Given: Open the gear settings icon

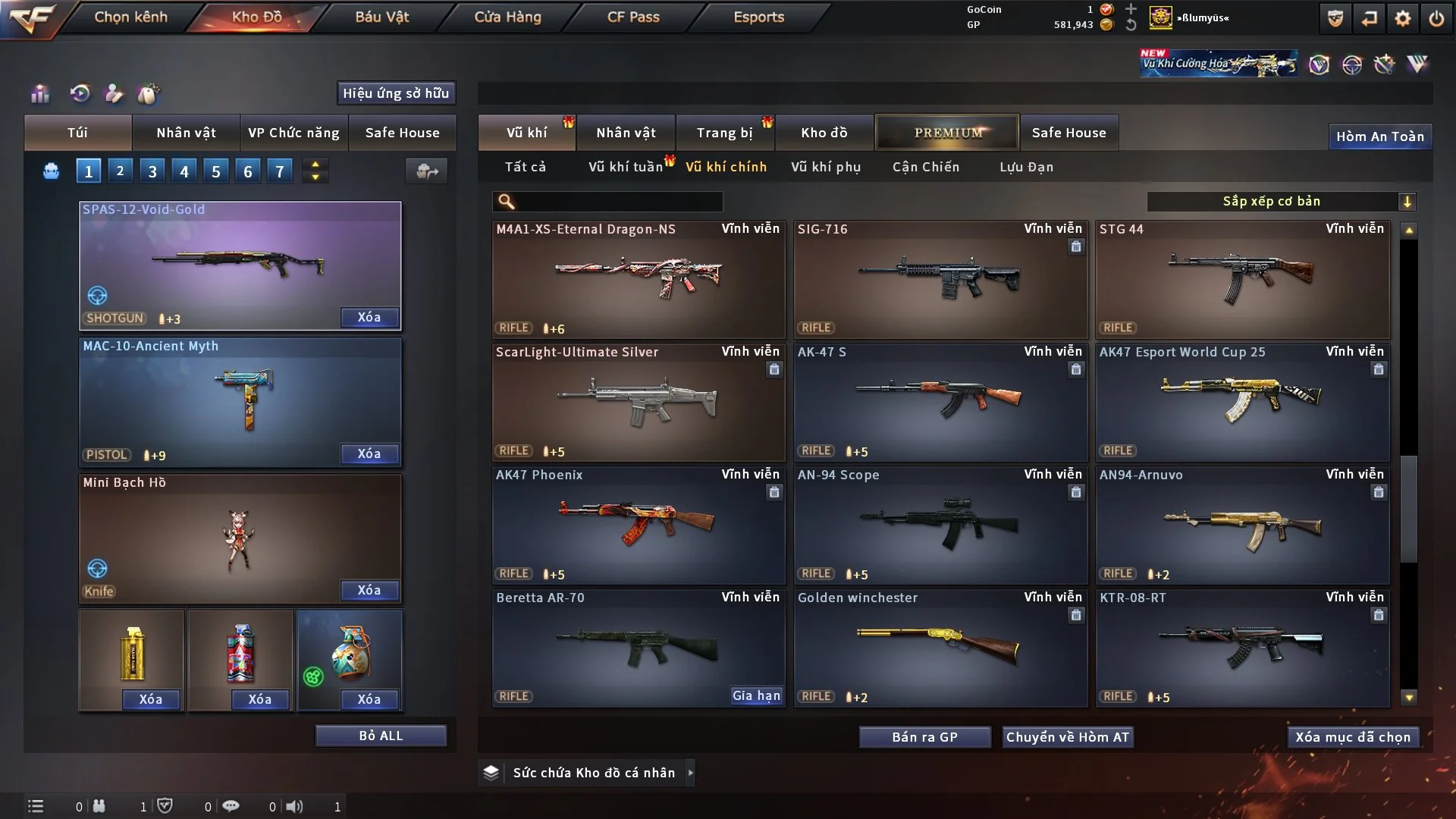Looking at the screenshot, I should point(1403,18).
